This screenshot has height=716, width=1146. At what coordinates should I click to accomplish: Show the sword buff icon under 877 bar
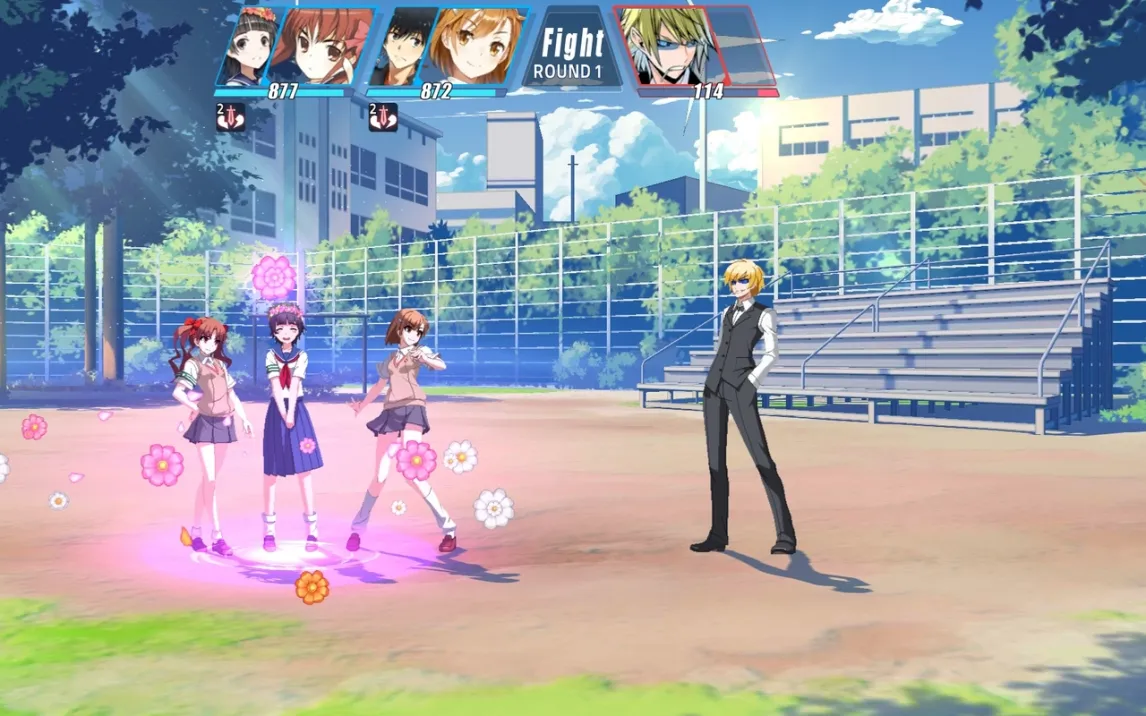(x=230, y=118)
